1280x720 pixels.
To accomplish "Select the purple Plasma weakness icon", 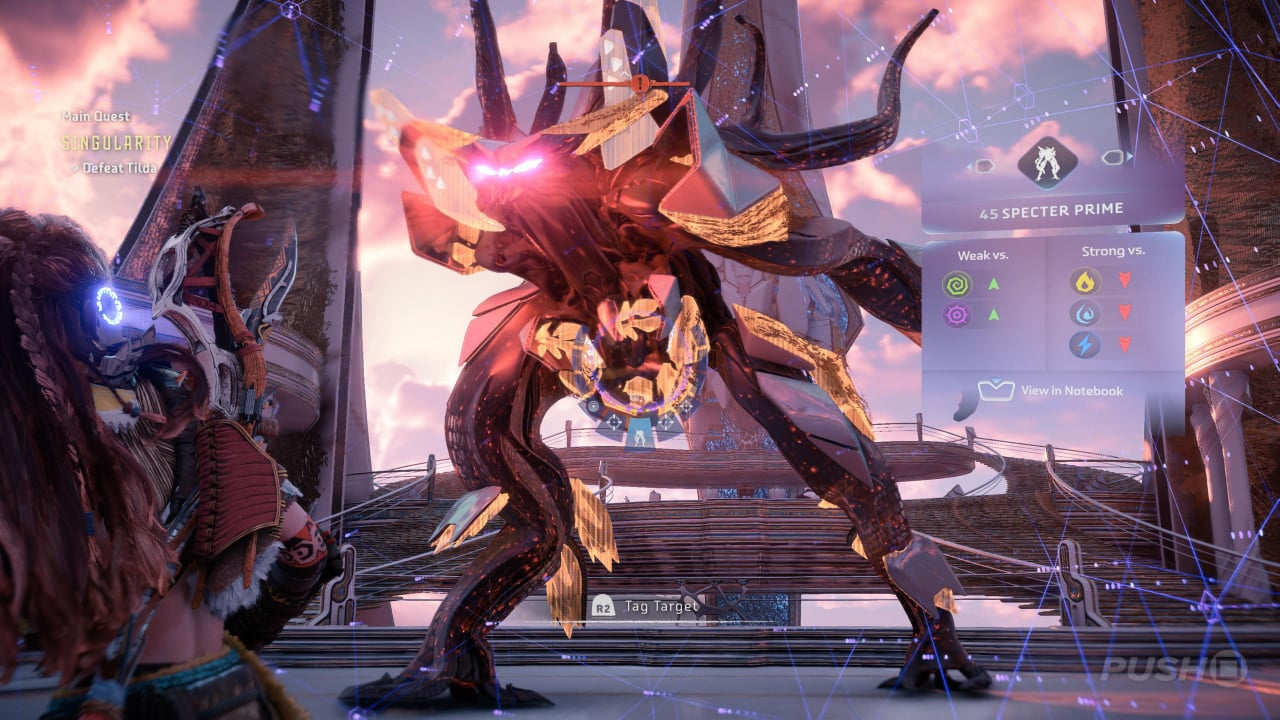I will (957, 316).
